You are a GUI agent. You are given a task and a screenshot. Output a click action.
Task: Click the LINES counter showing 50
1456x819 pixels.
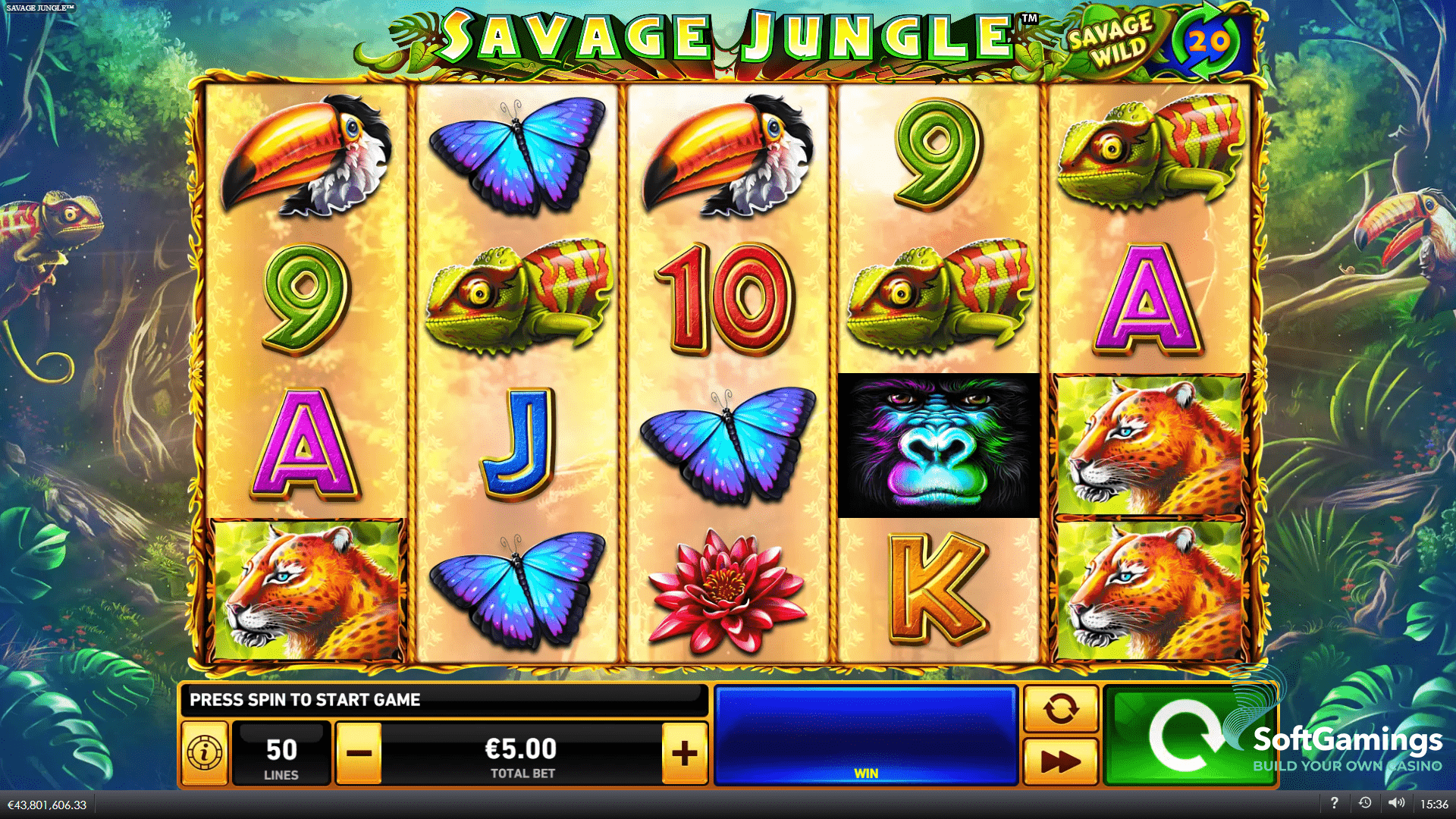pos(282,752)
